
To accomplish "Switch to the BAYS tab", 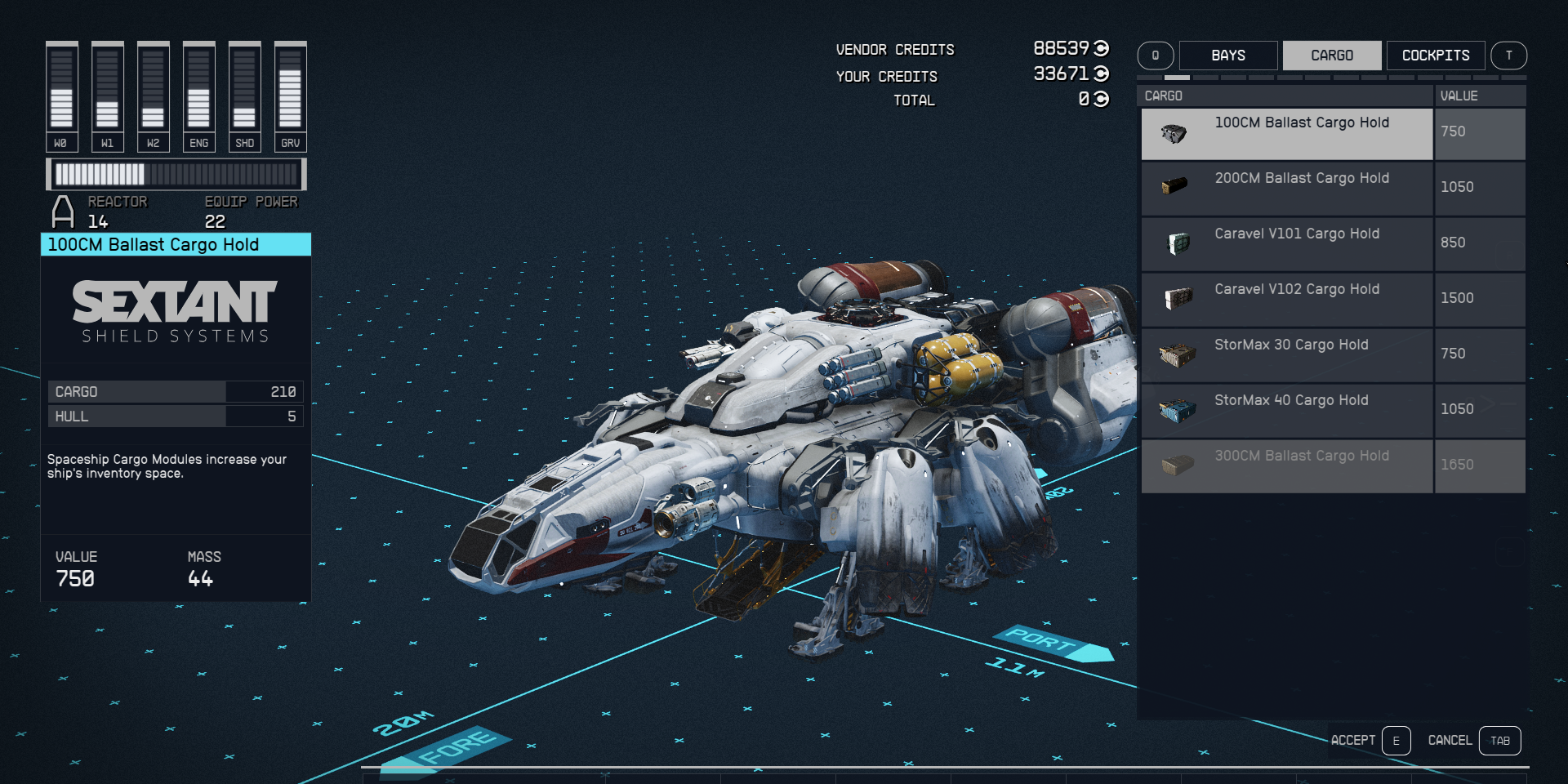I will (x=1229, y=56).
